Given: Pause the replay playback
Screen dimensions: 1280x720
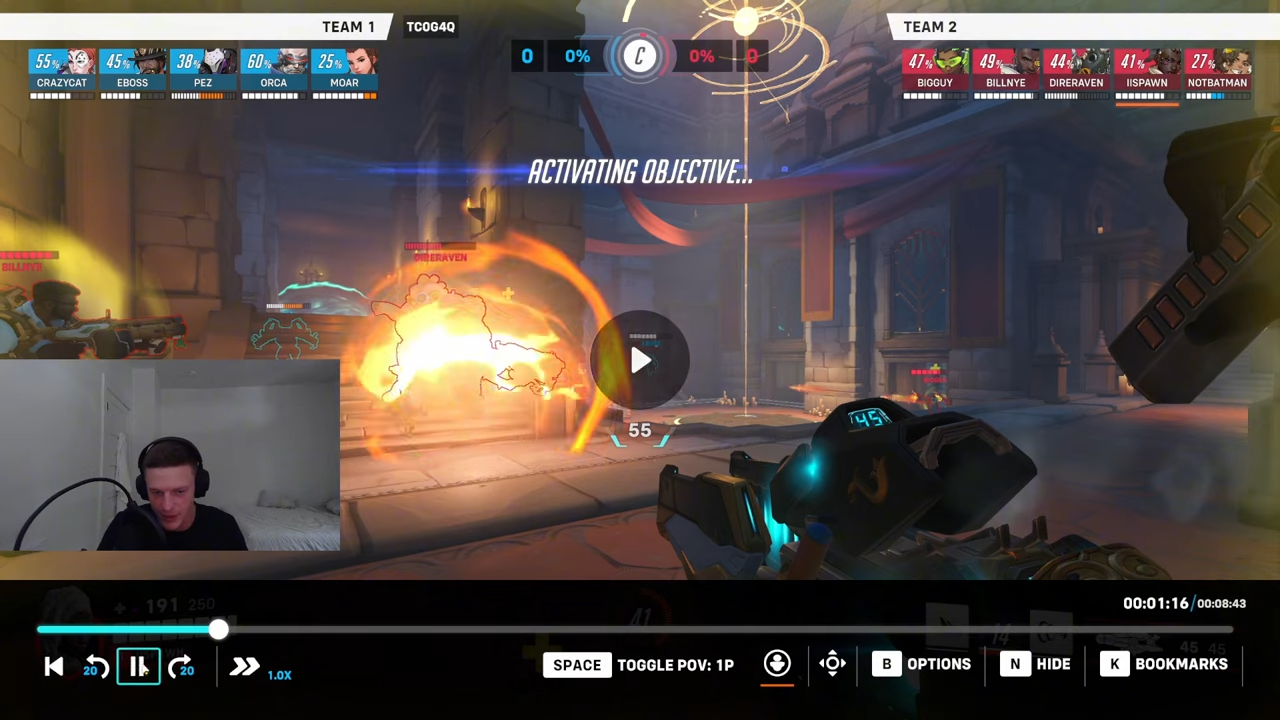Looking at the screenshot, I should (138, 667).
